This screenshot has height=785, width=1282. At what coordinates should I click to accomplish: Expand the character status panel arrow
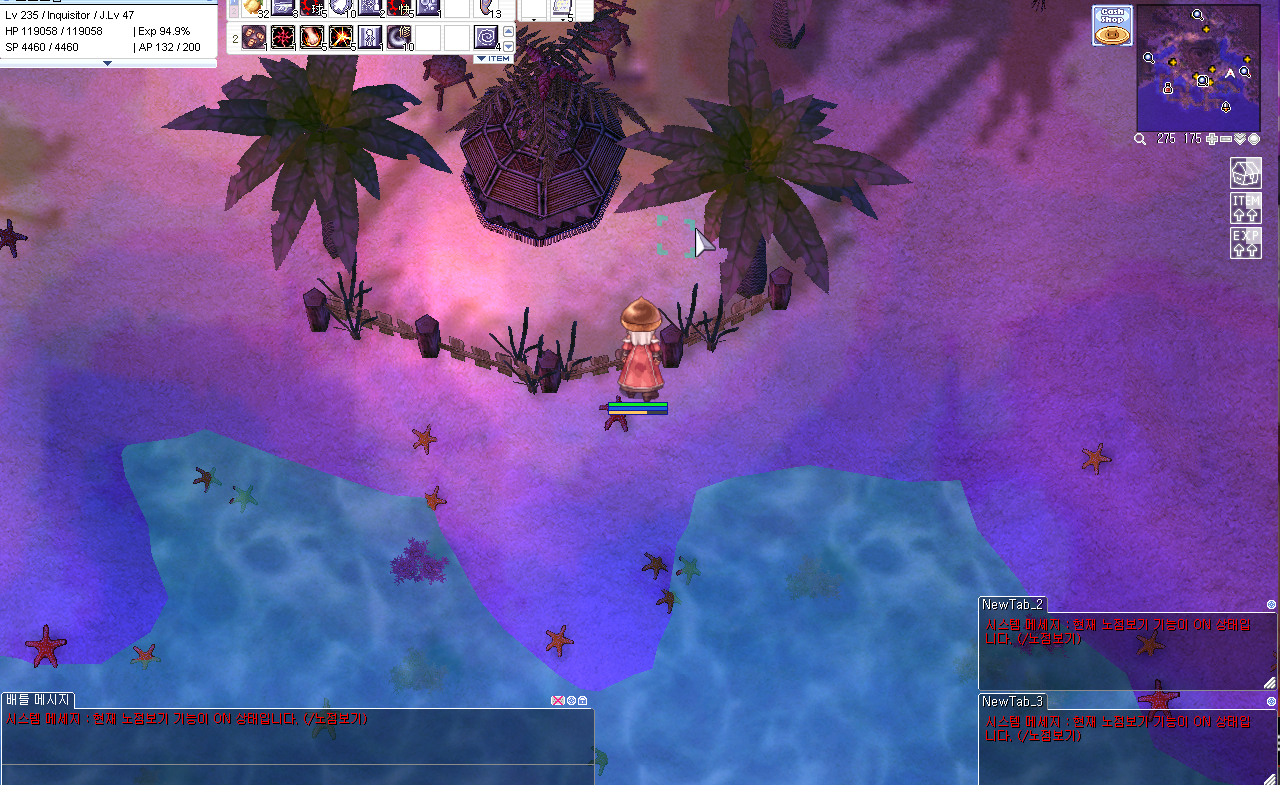(107, 63)
